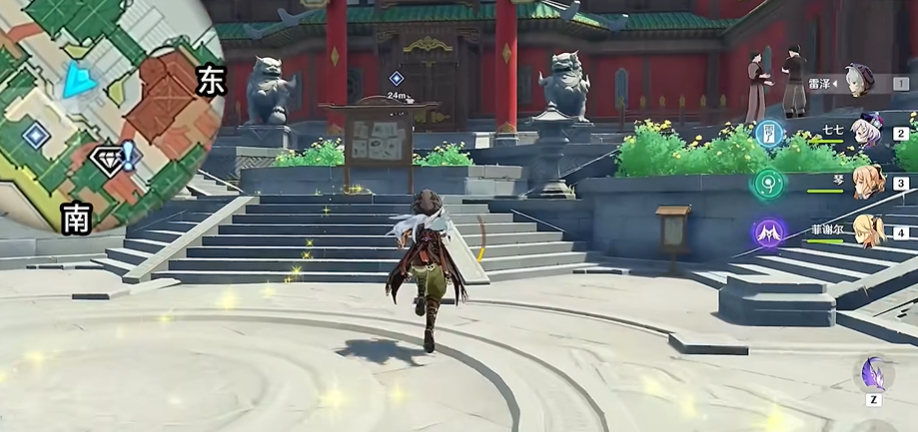The image size is (918, 432).
Task: Activate 菲谢尔's purple wings burst icon
Action: click(769, 233)
